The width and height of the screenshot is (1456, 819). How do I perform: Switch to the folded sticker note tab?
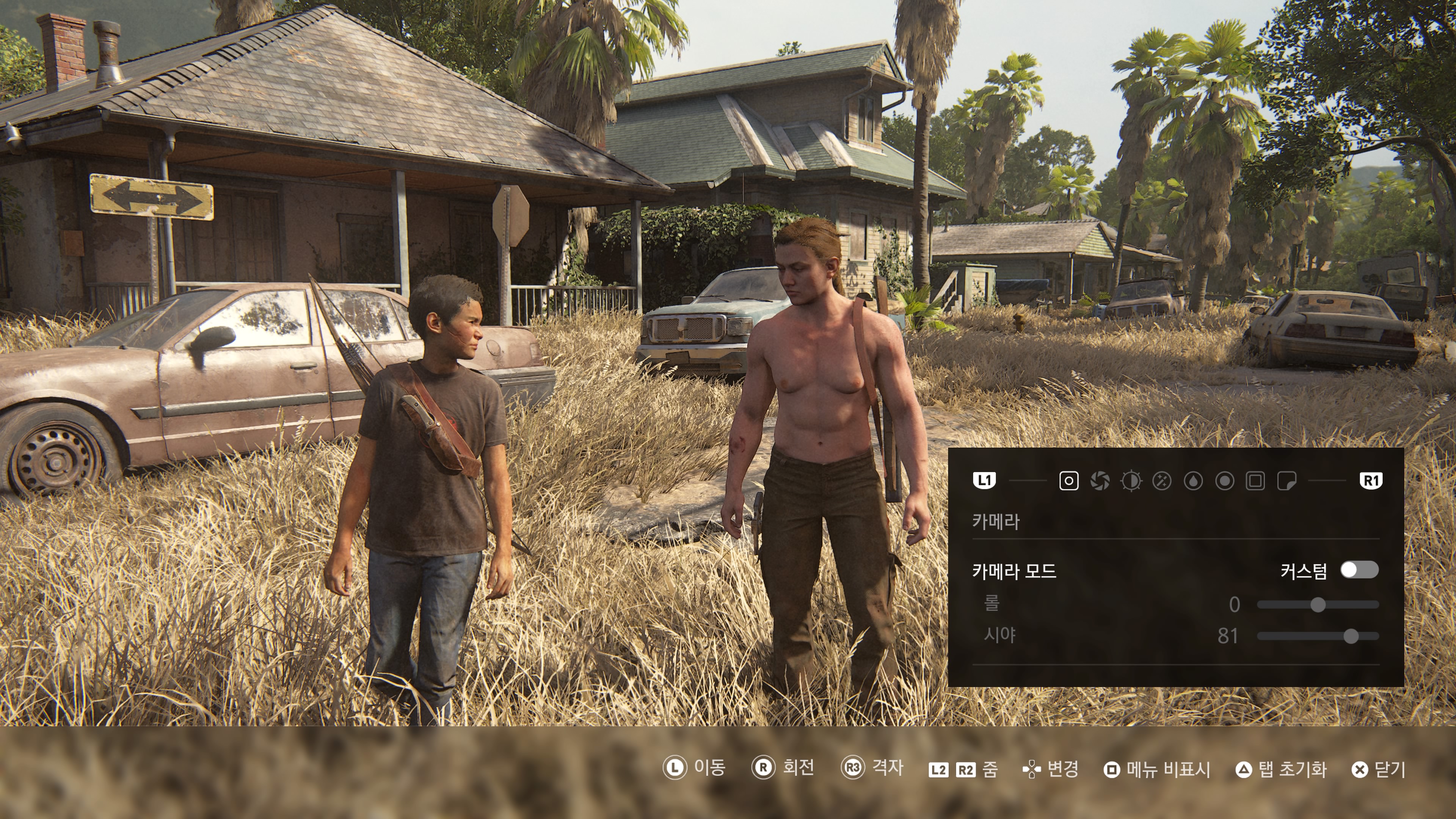coord(1287,481)
